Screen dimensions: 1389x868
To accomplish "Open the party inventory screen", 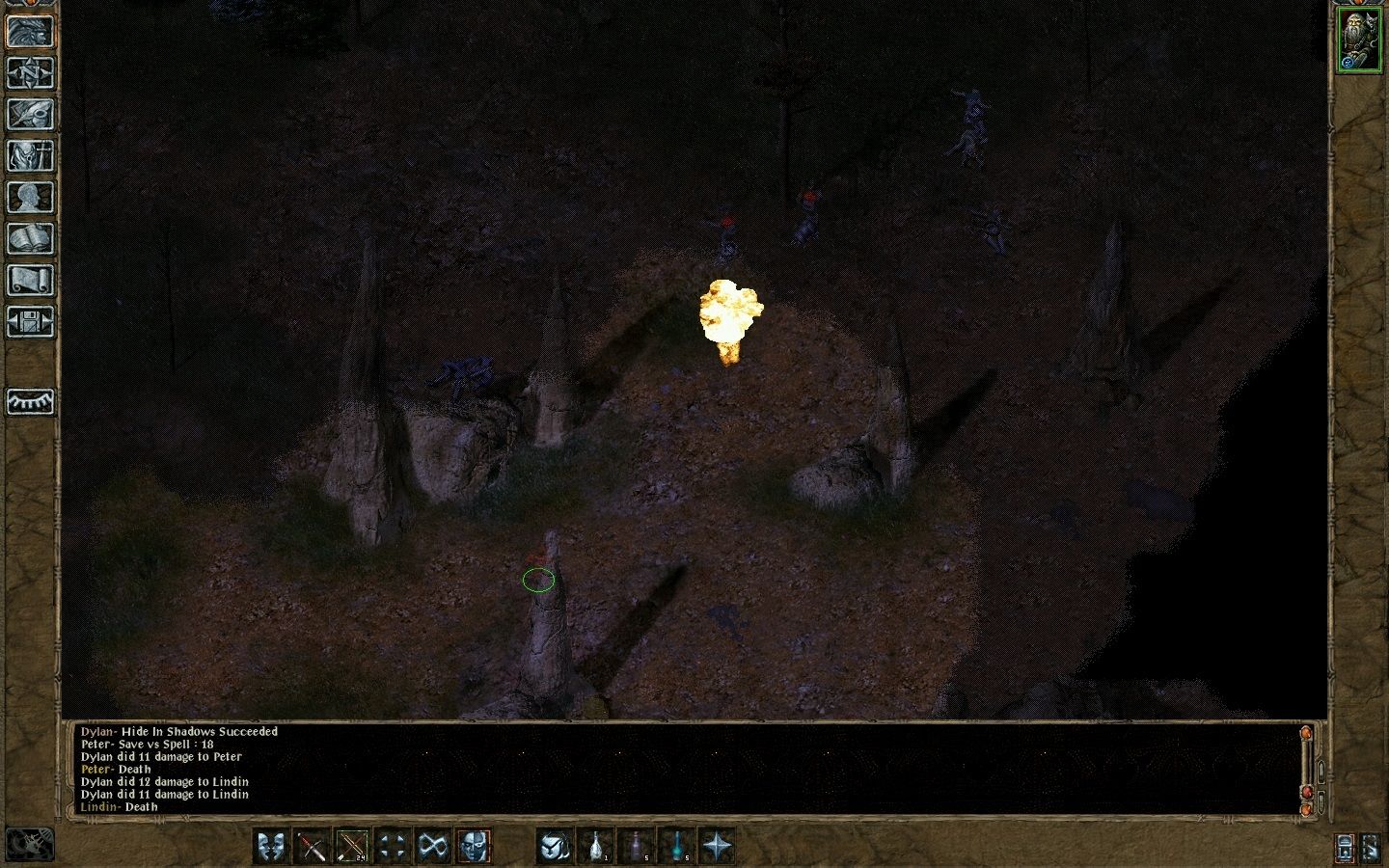I will [29, 156].
